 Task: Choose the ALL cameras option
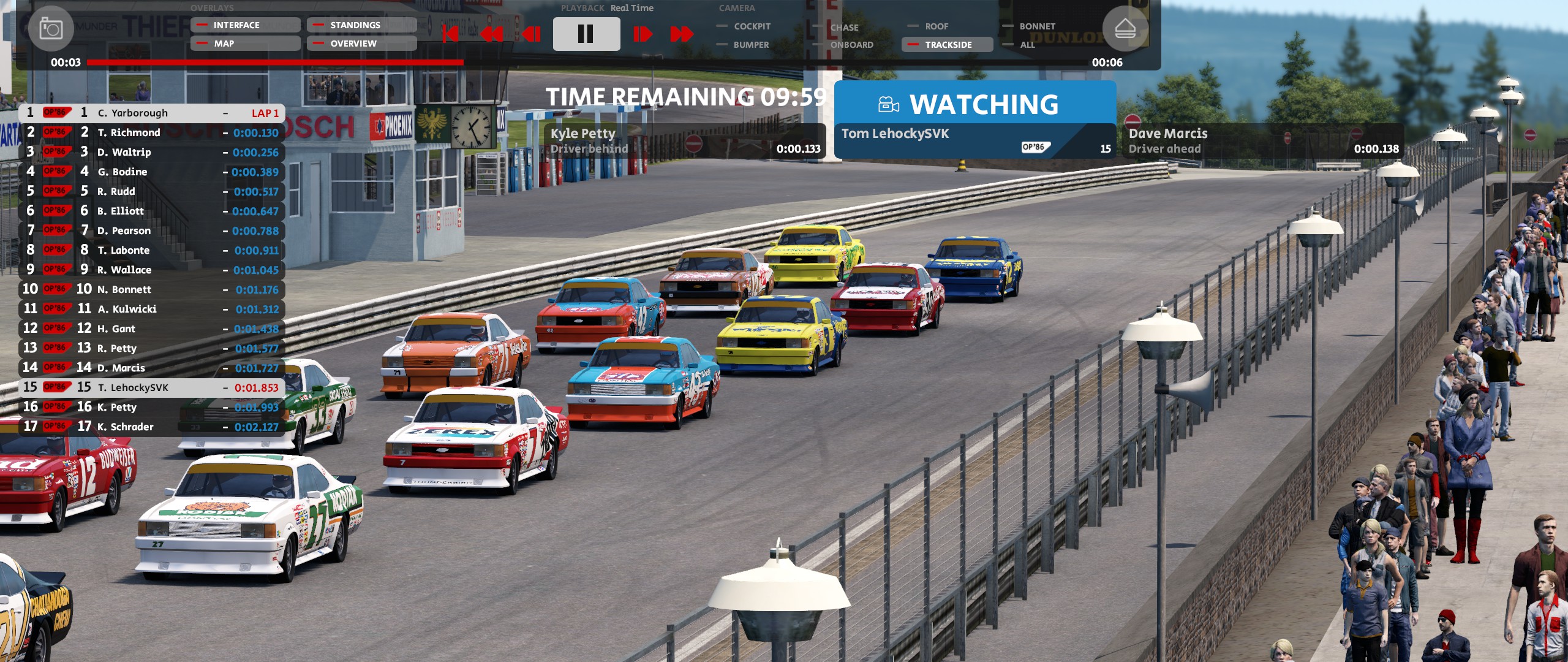pyautogui.click(x=1027, y=45)
